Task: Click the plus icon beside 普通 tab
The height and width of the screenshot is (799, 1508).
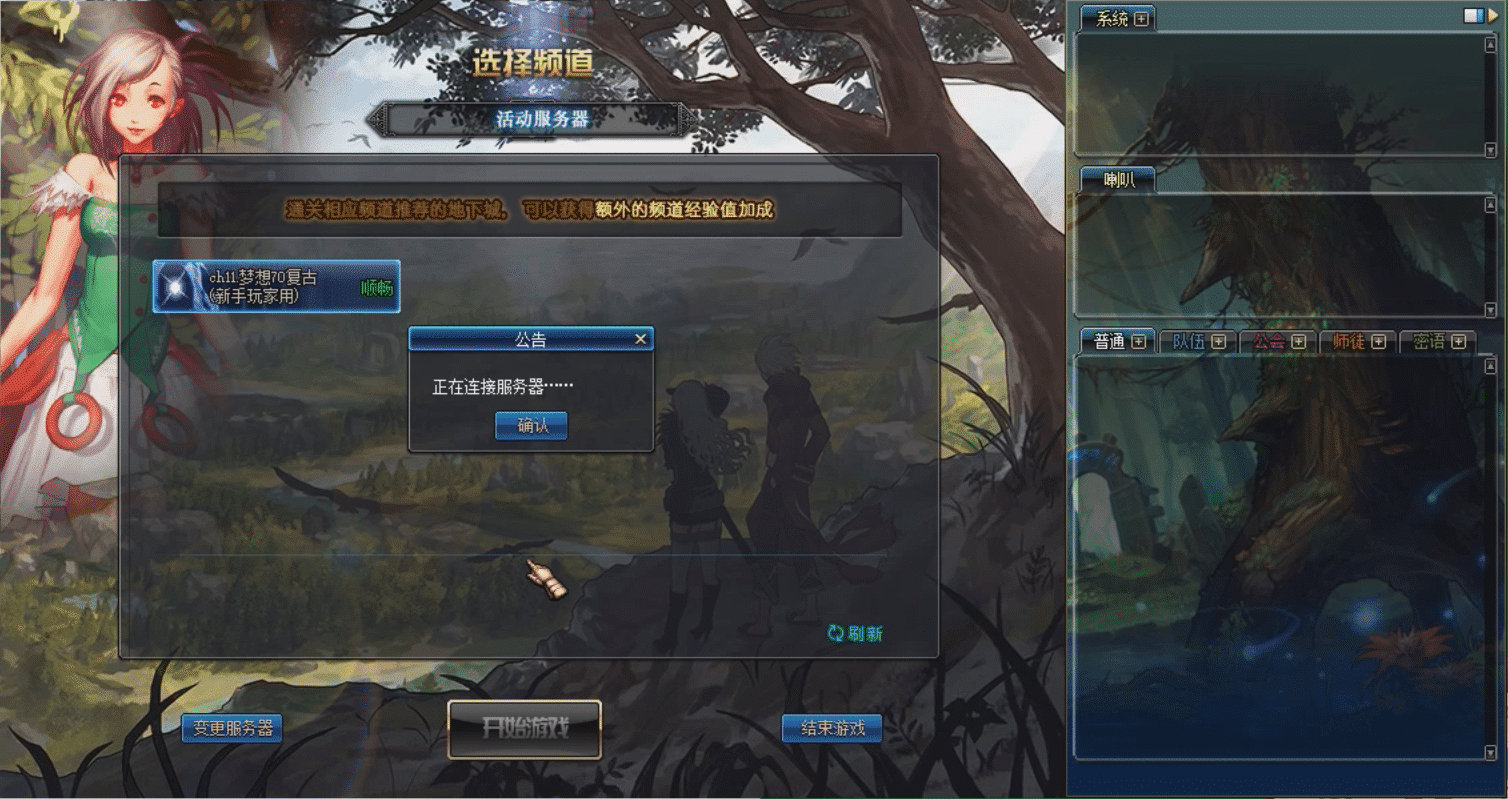Action: pos(1136,342)
